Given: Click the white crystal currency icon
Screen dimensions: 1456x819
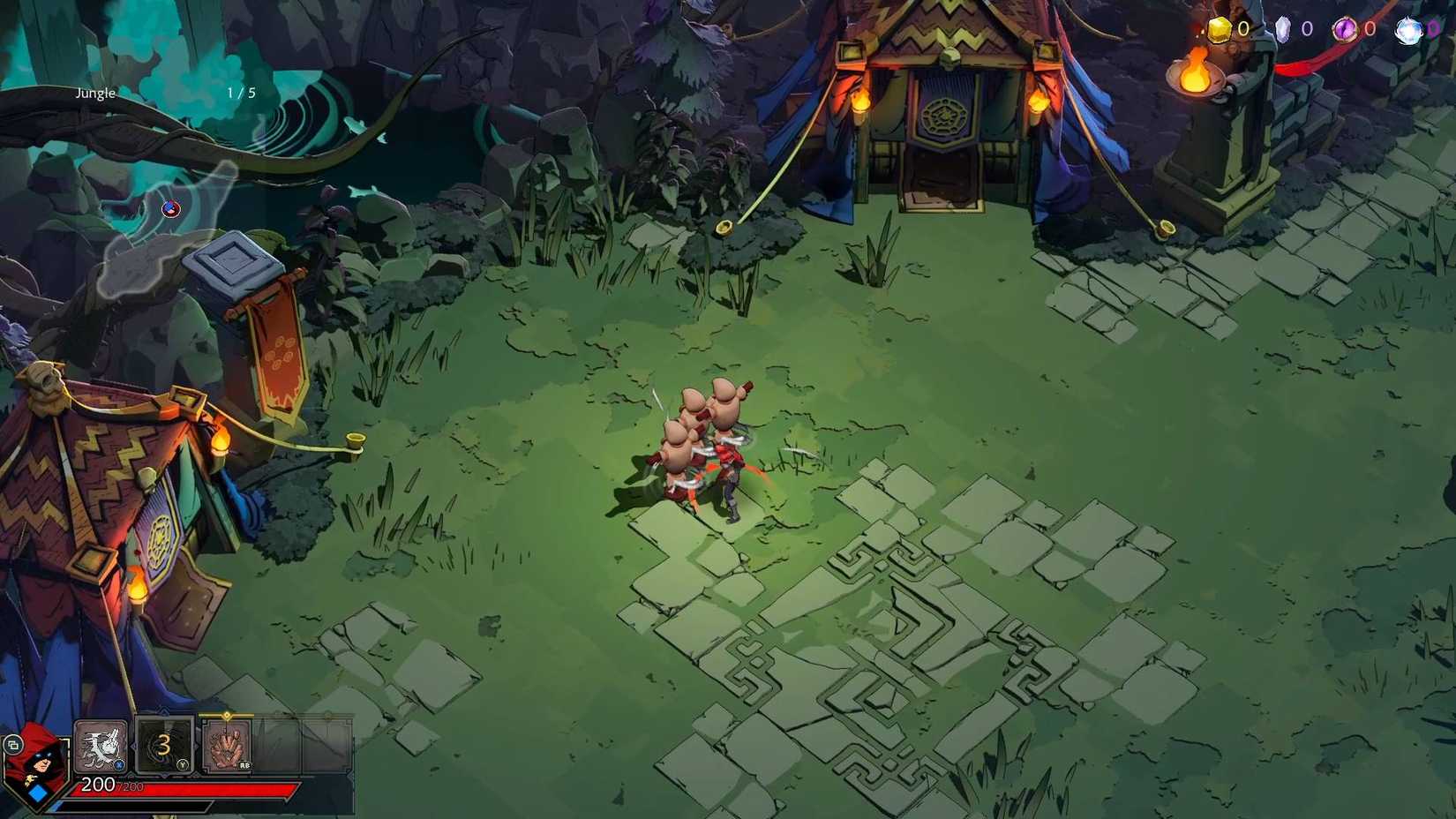Looking at the screenshot, I should [x=1284, y=29].
